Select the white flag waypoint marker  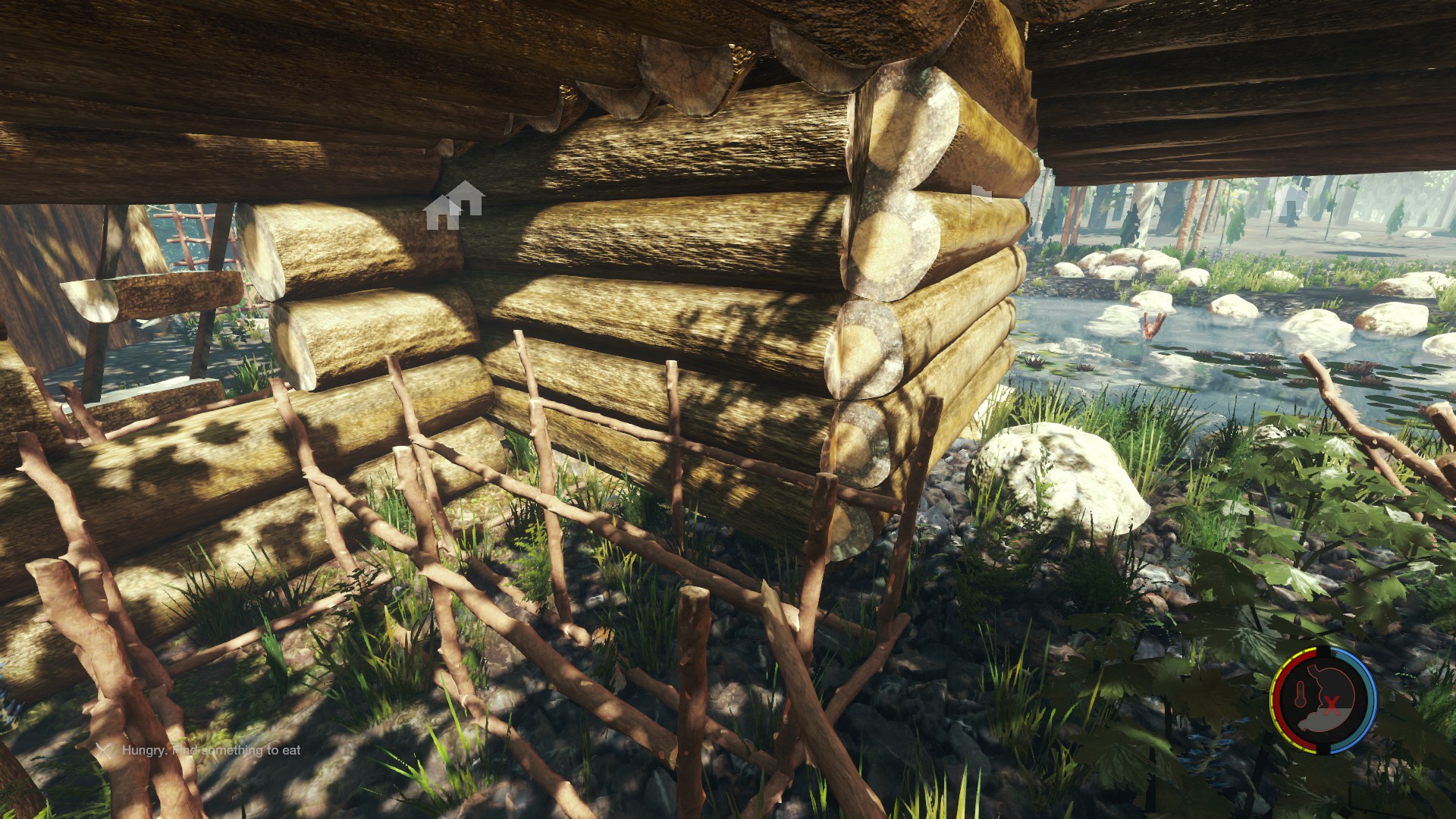(981, 194)
